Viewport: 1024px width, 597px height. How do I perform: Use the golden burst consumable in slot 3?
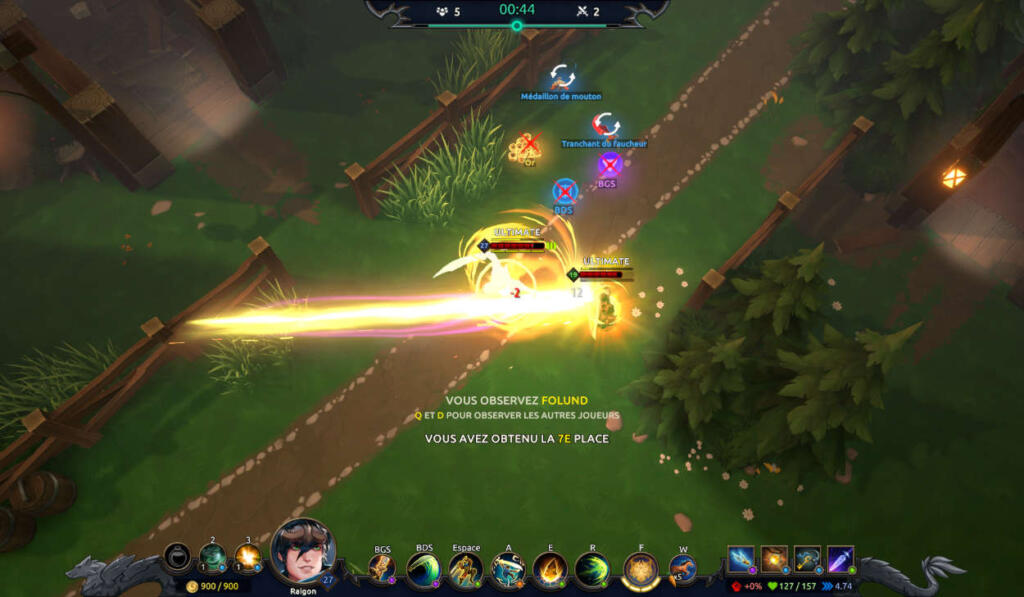click(x=247, y=557)
